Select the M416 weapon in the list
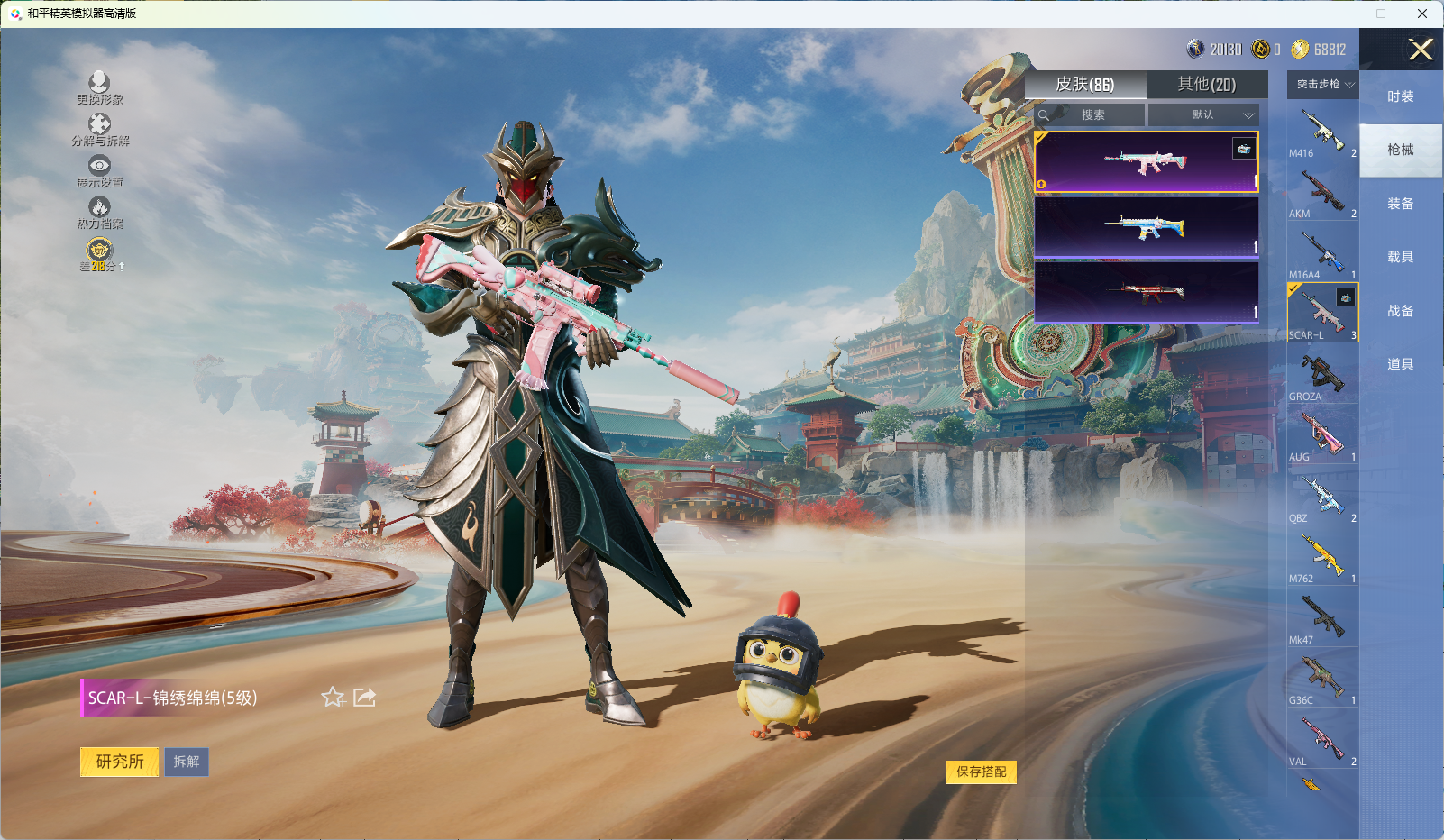The image size is (1444, 840). pos(1322,132)
